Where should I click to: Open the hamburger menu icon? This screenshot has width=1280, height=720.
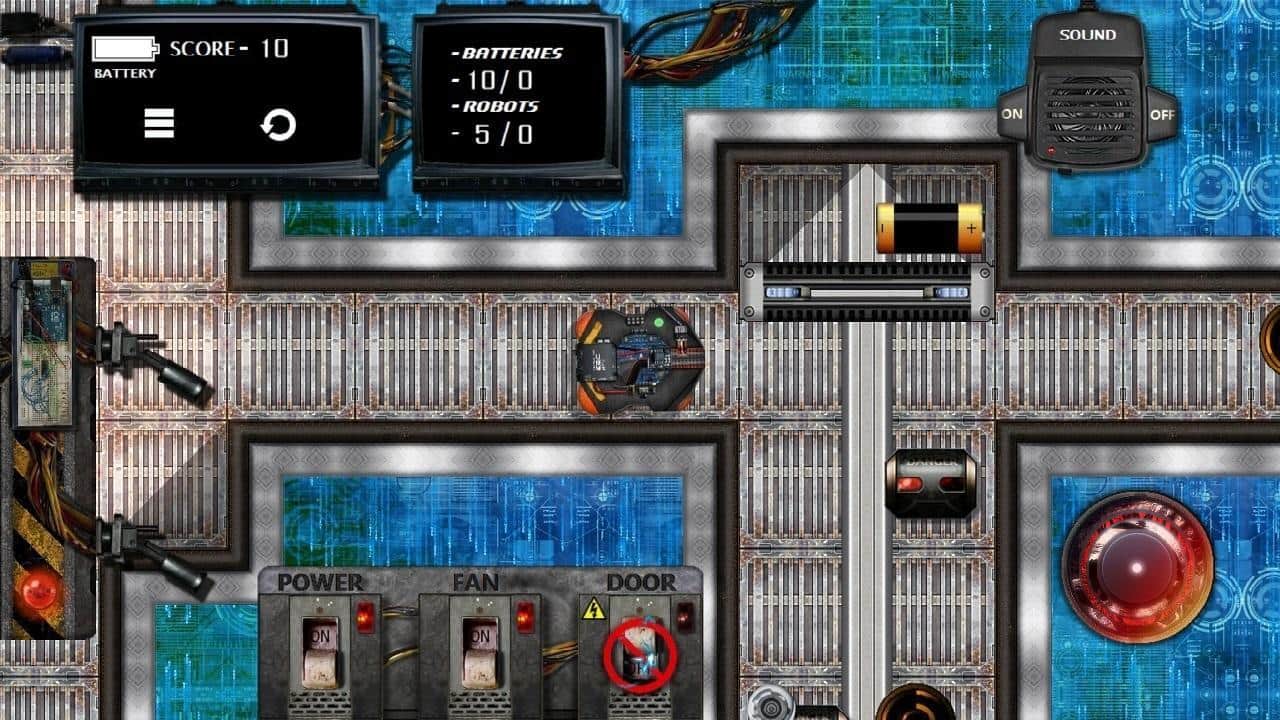click(x=159, y=124)
